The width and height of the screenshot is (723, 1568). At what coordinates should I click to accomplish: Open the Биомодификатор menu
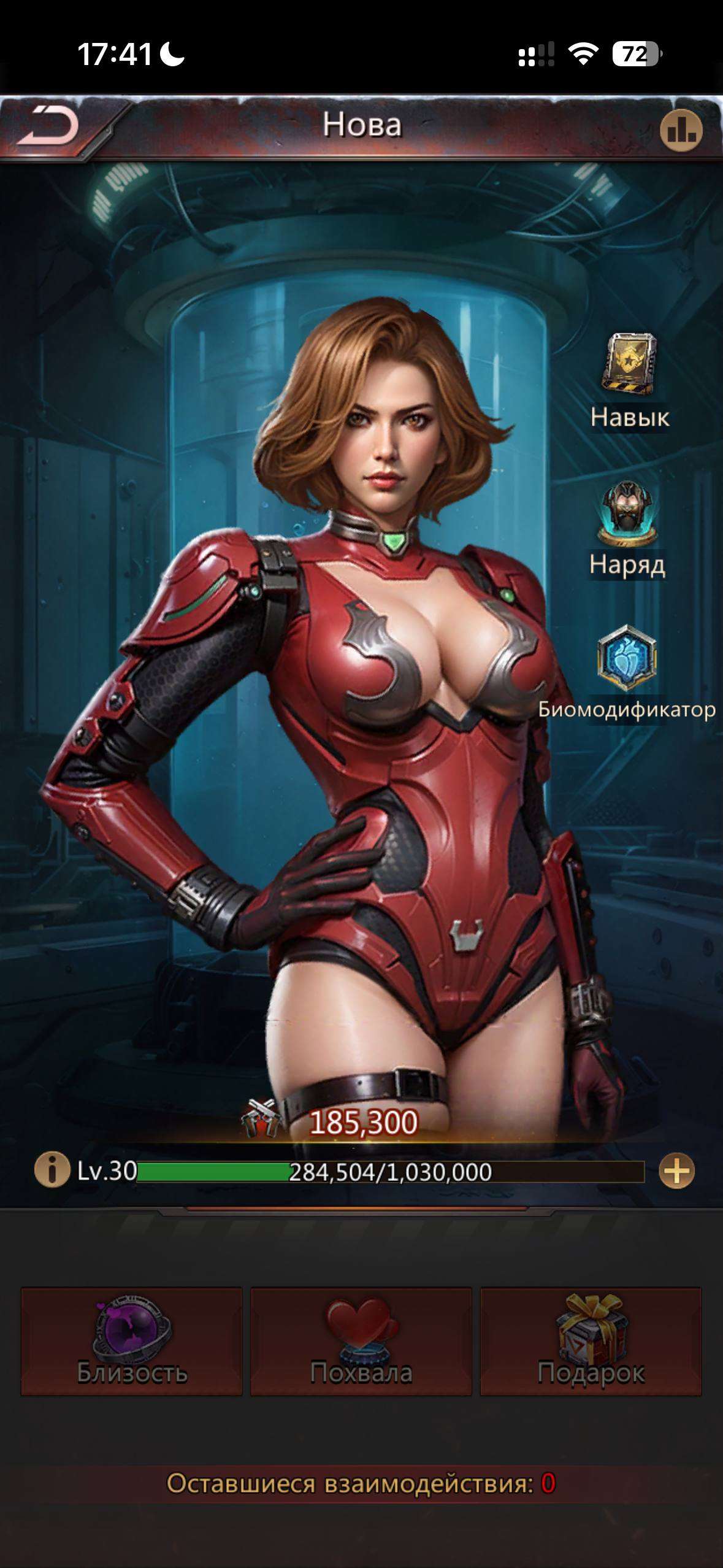(627, 658)
